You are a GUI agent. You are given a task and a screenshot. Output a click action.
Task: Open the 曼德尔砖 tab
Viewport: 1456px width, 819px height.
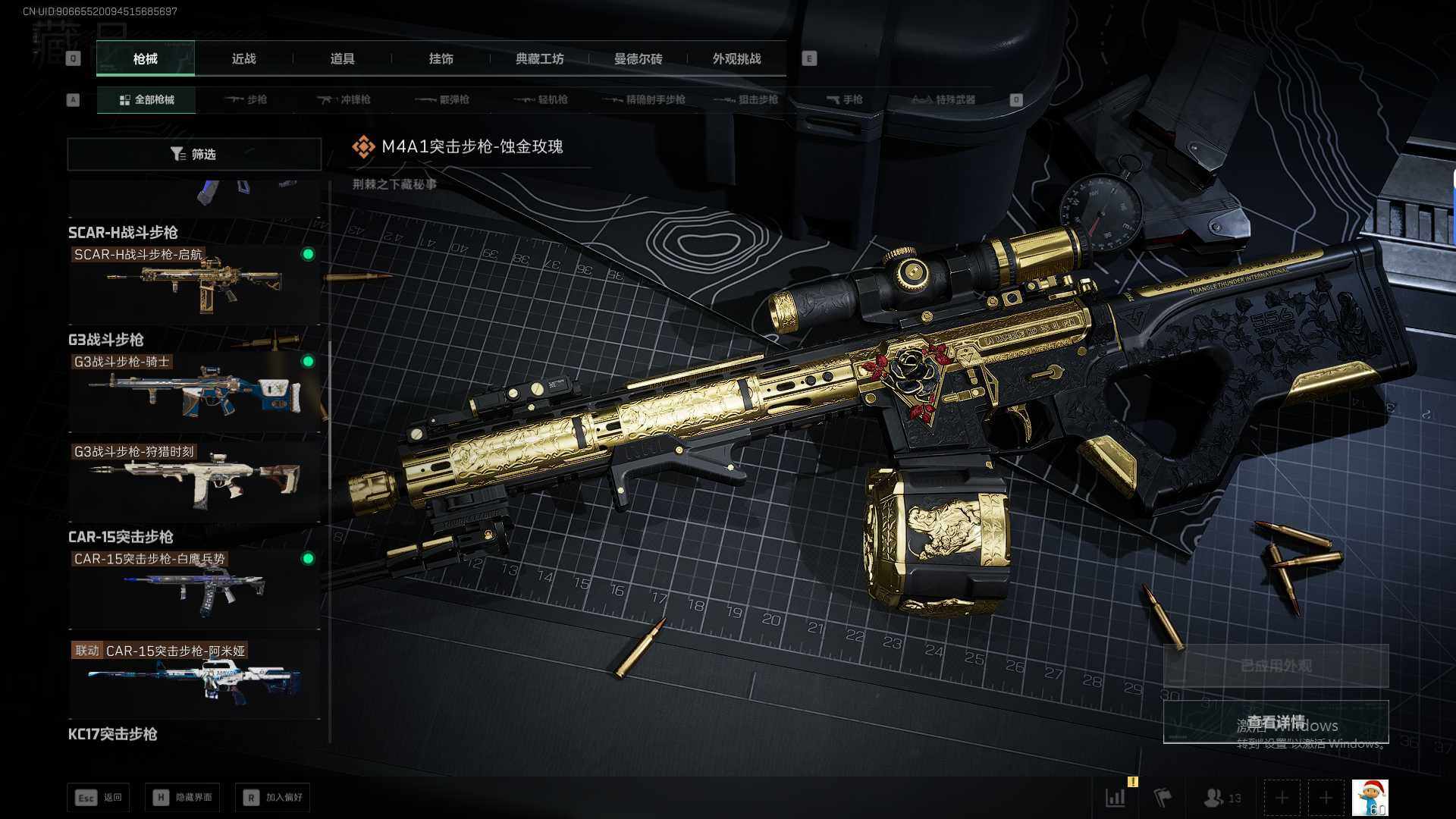[x=638, y=58]
